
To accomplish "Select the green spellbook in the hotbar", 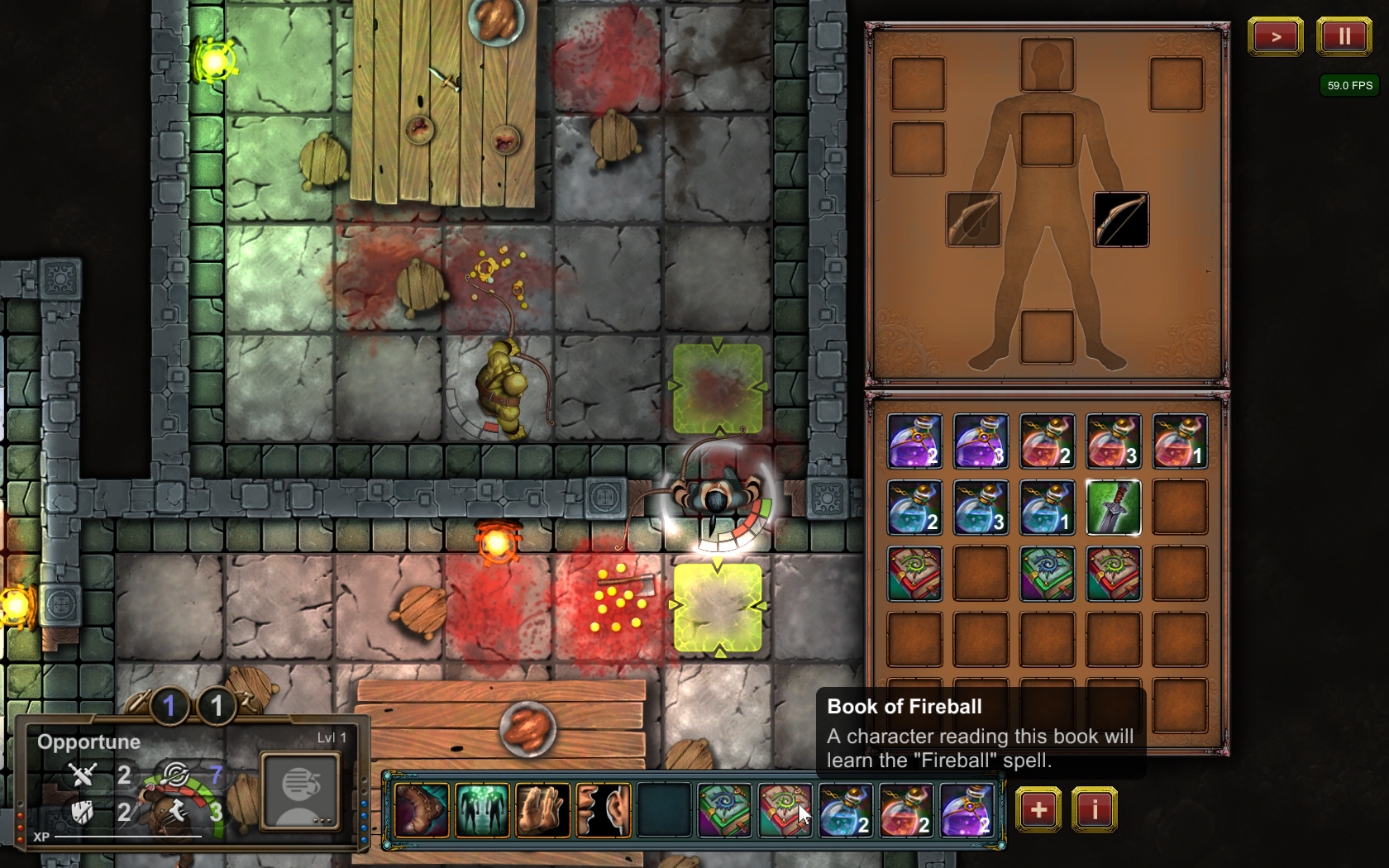I will click(x=724, y=811).
